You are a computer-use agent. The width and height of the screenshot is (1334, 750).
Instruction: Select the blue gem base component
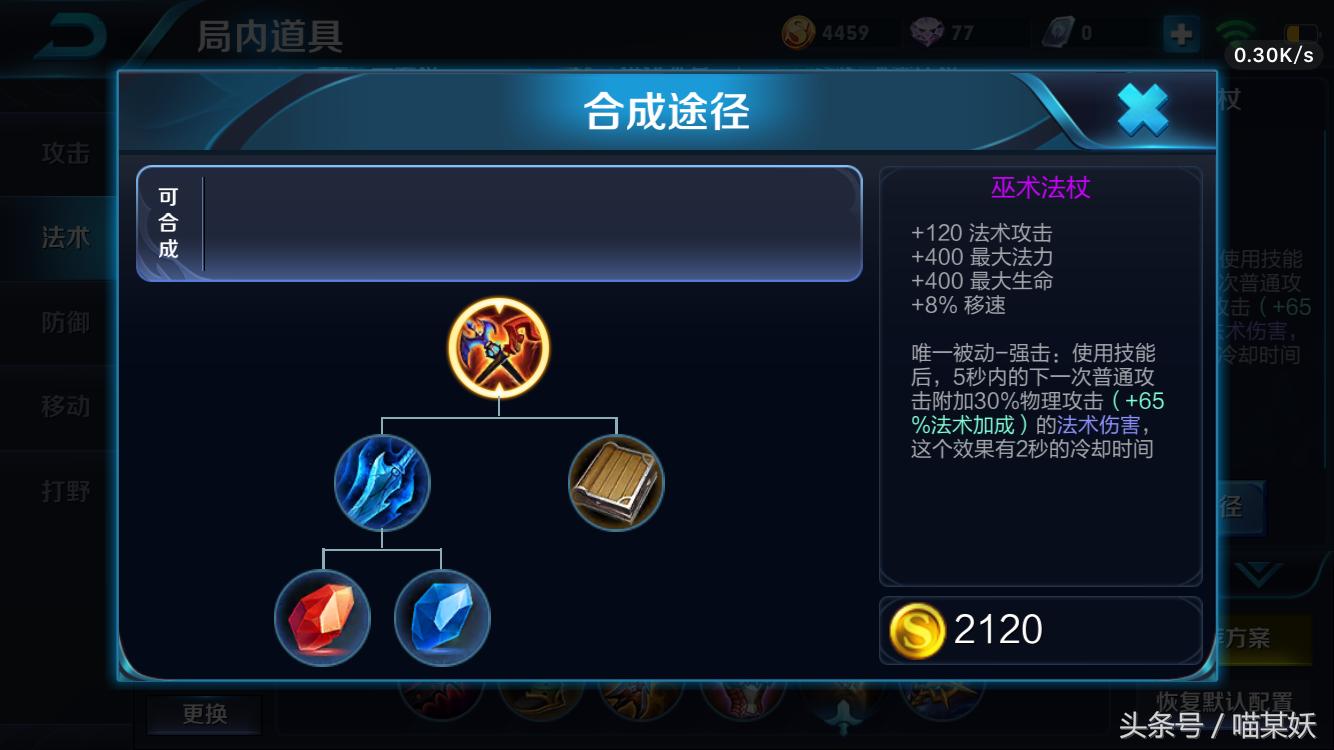[440, 620]
